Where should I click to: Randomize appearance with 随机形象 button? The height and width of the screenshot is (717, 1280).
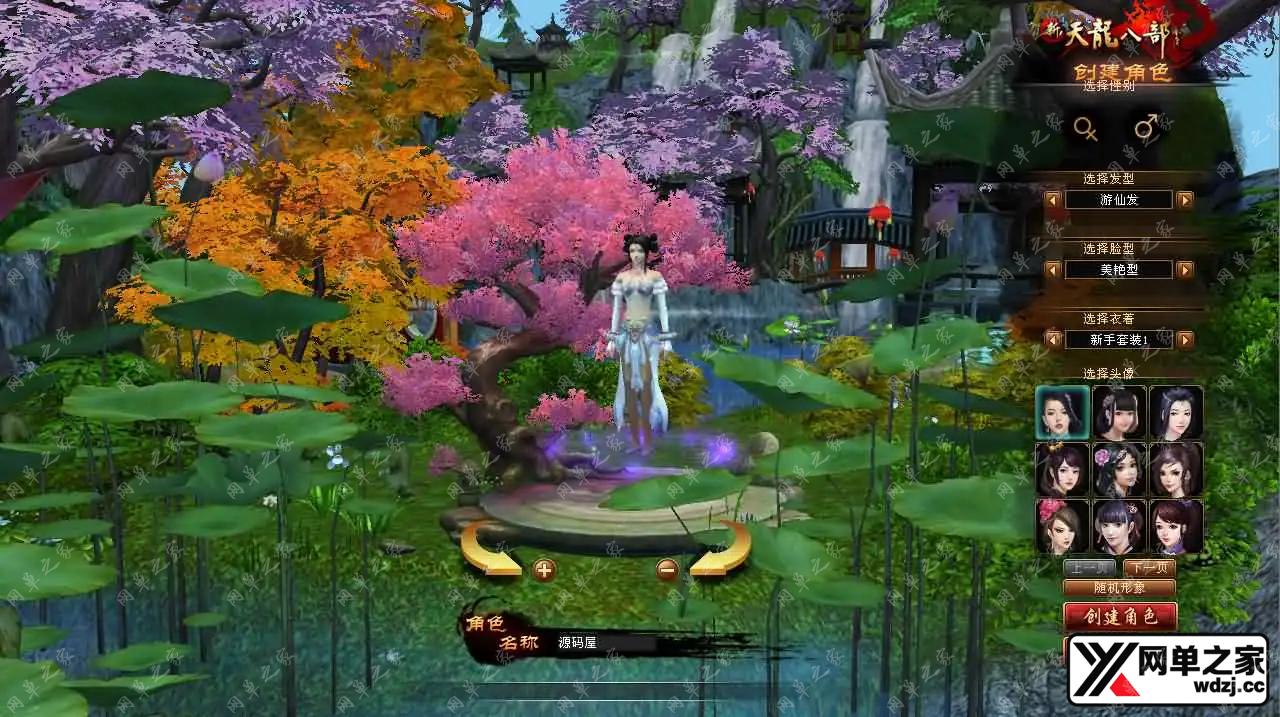coord(1119,588)
